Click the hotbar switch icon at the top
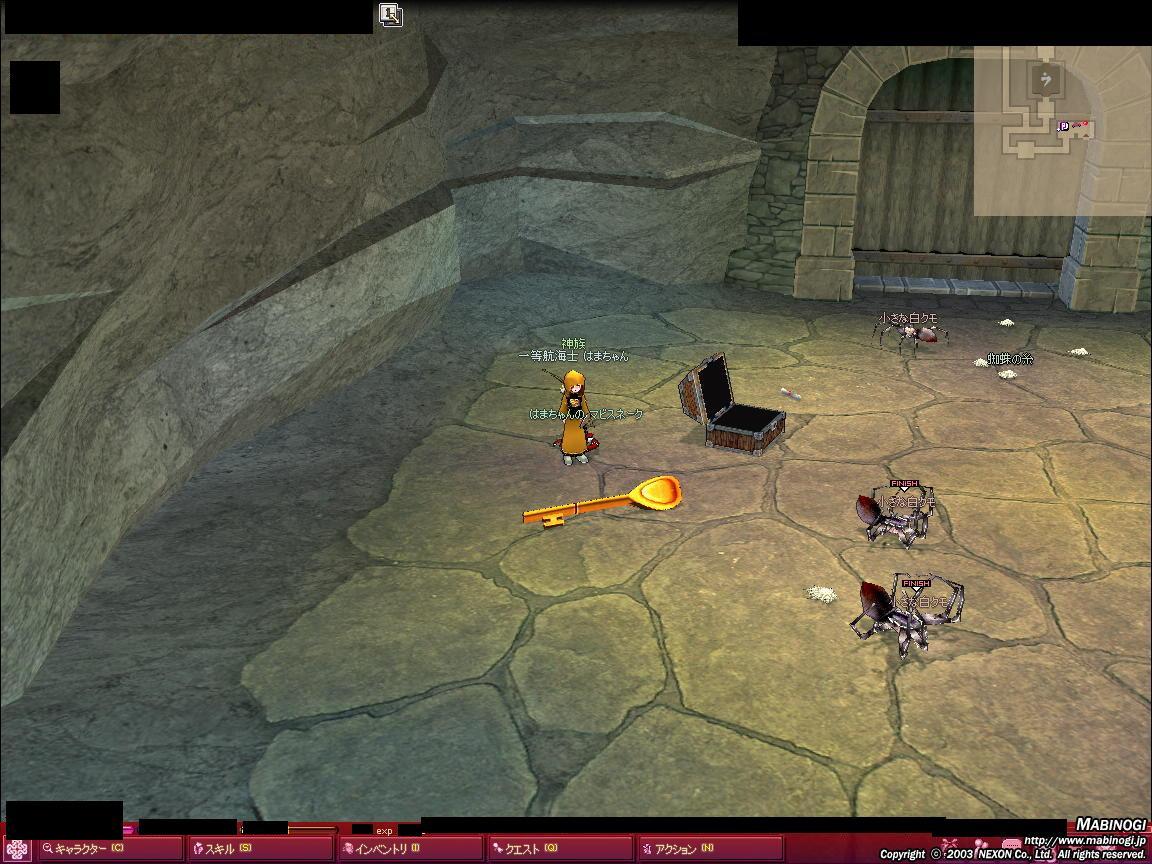The image size is (1152, 864). click(x=390, y=14)
